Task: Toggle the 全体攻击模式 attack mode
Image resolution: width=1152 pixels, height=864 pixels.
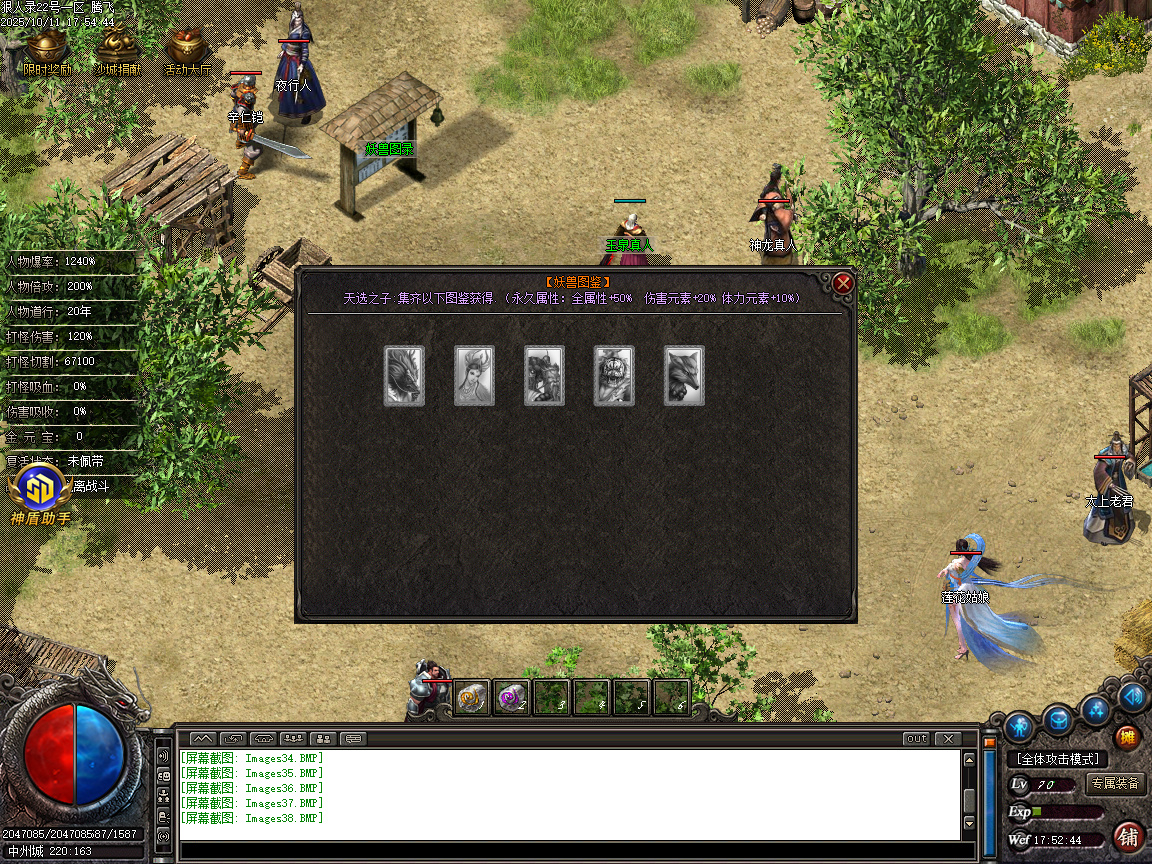Action: pos(1058,760)
